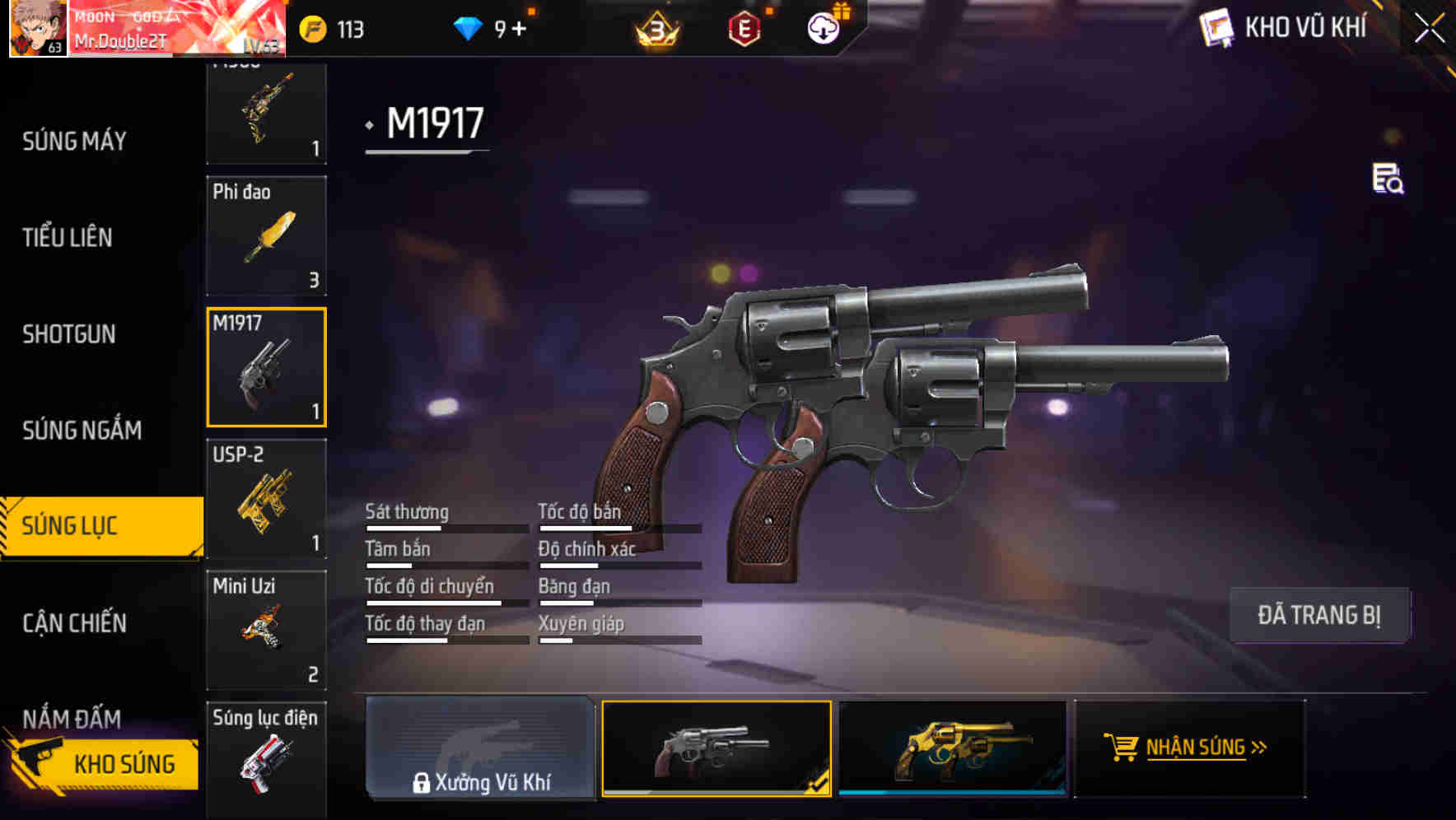Image resolution: width=1456 pixels, height=820 pixels.
Task: Click NHẬN SÚNG to get a new gun
Action: click(1197, 749)
